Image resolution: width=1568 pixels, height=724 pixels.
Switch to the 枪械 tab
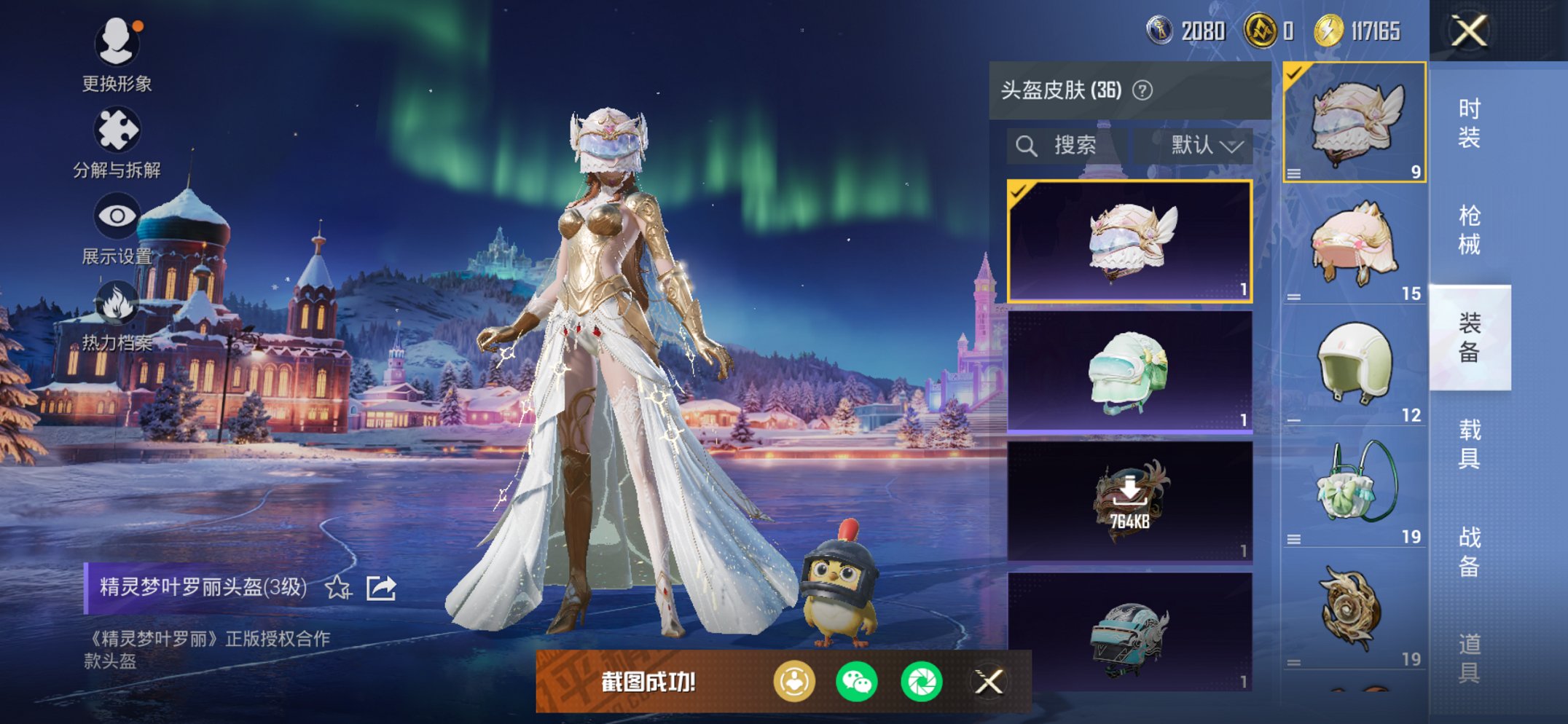pos(1469,229)
